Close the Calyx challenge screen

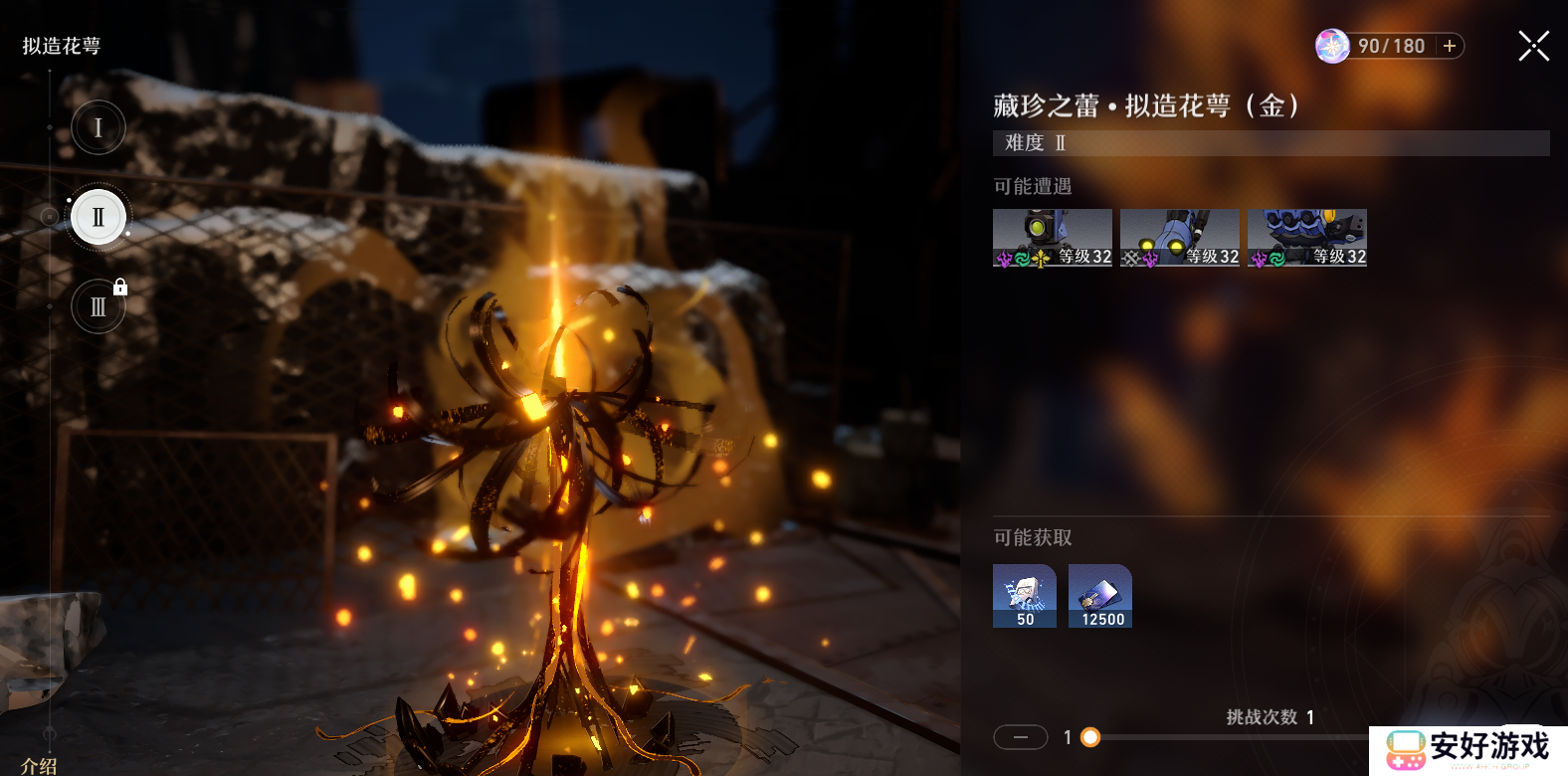click(x=1533, y=46)
